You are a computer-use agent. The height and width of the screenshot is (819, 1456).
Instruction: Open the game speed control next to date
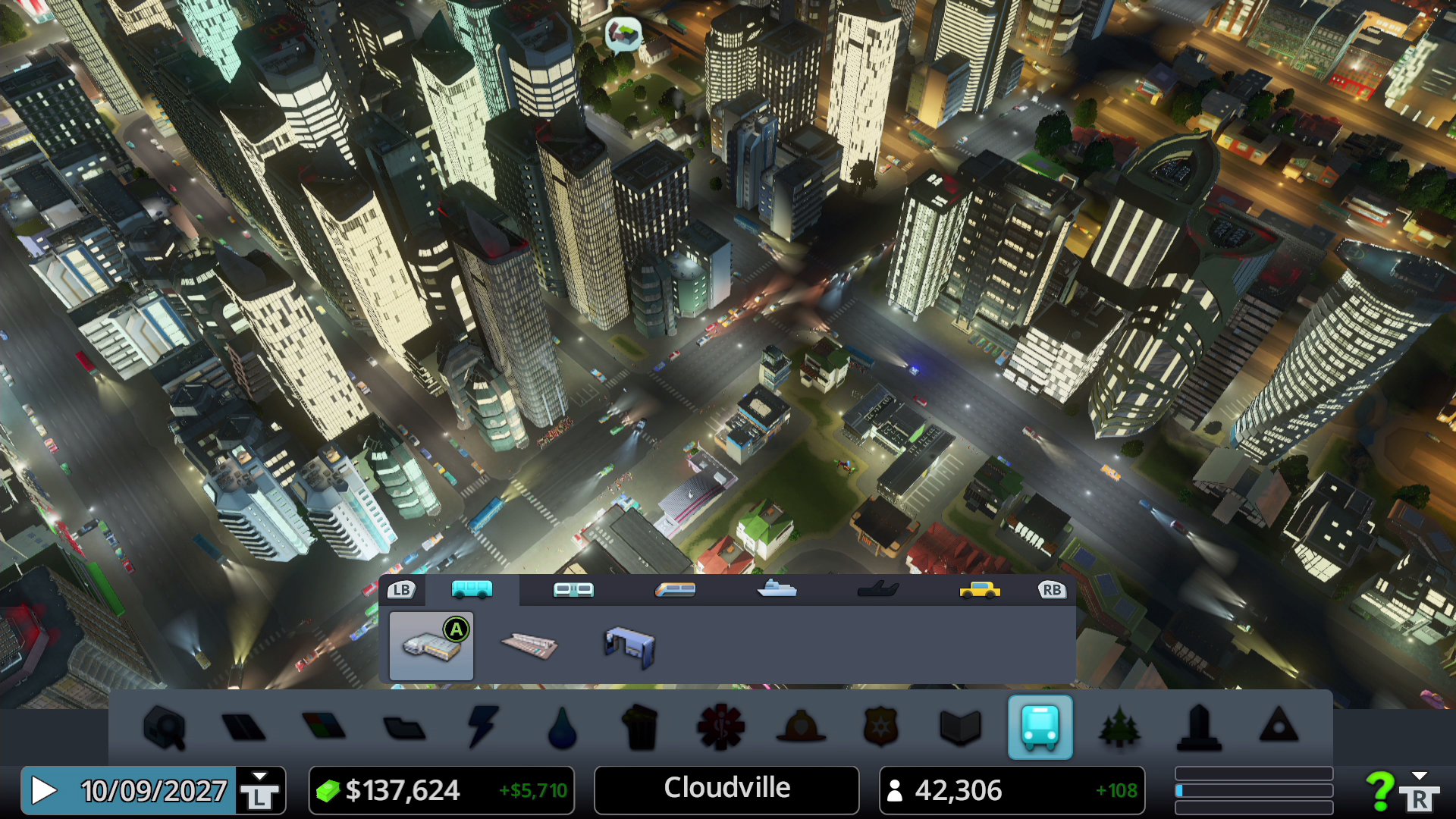click(x=262, y=790)
